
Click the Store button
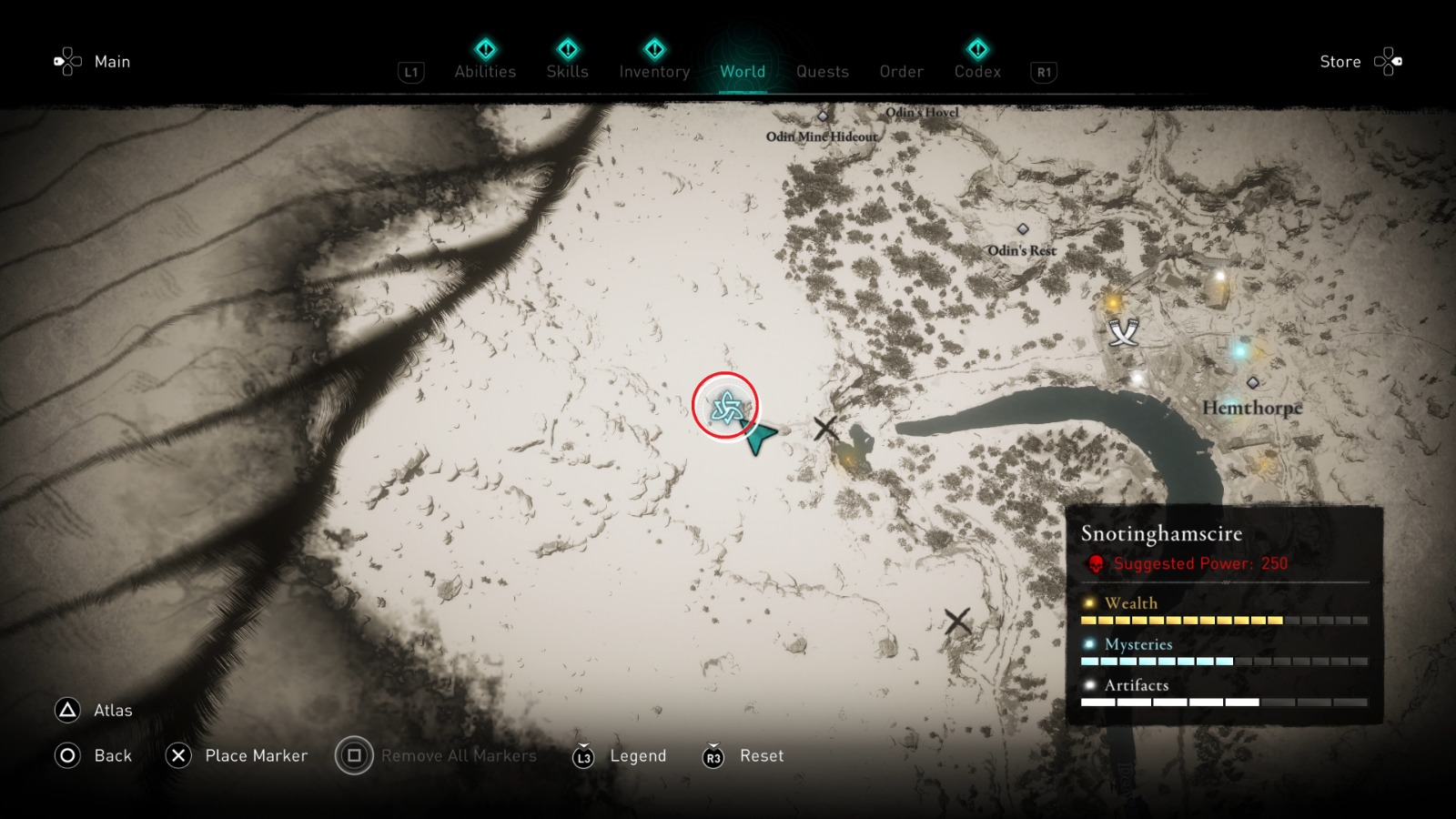pos(1340,61)
